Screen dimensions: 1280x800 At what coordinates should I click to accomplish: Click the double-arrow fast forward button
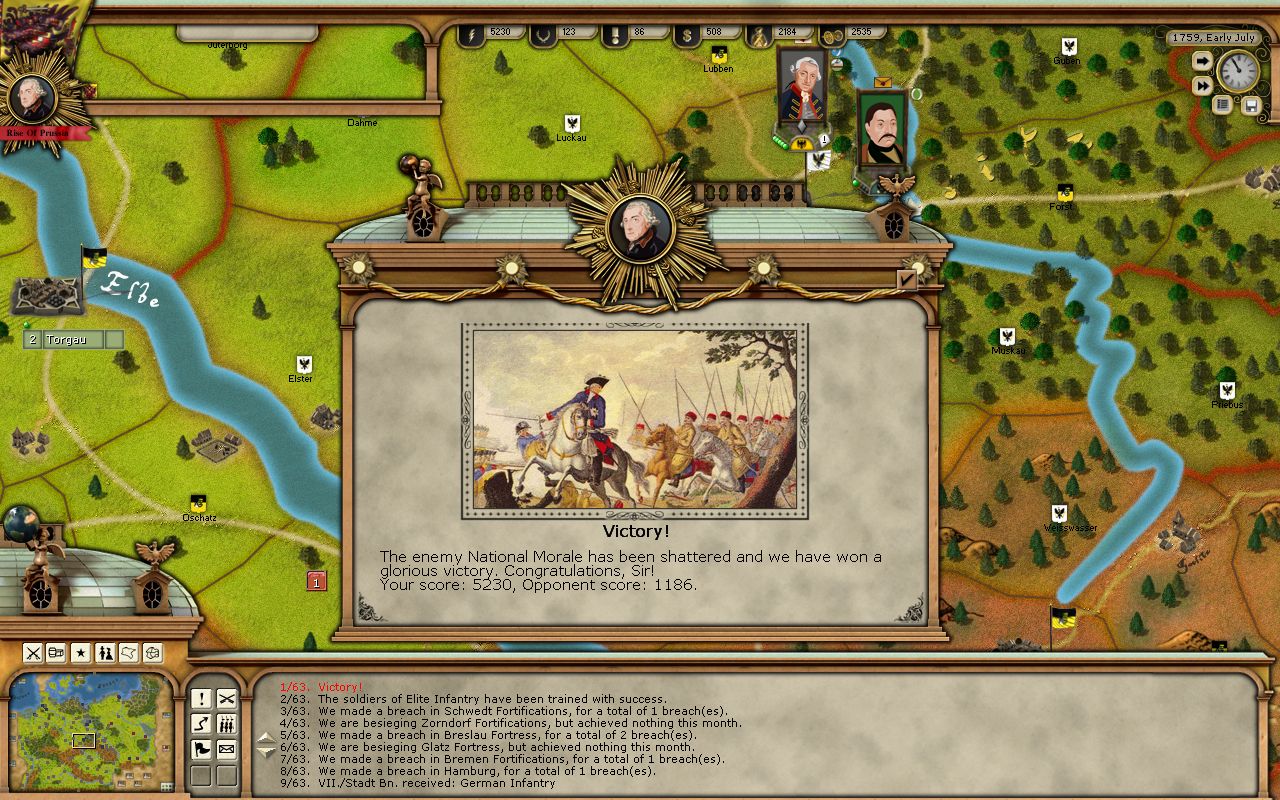(1202, 86)
